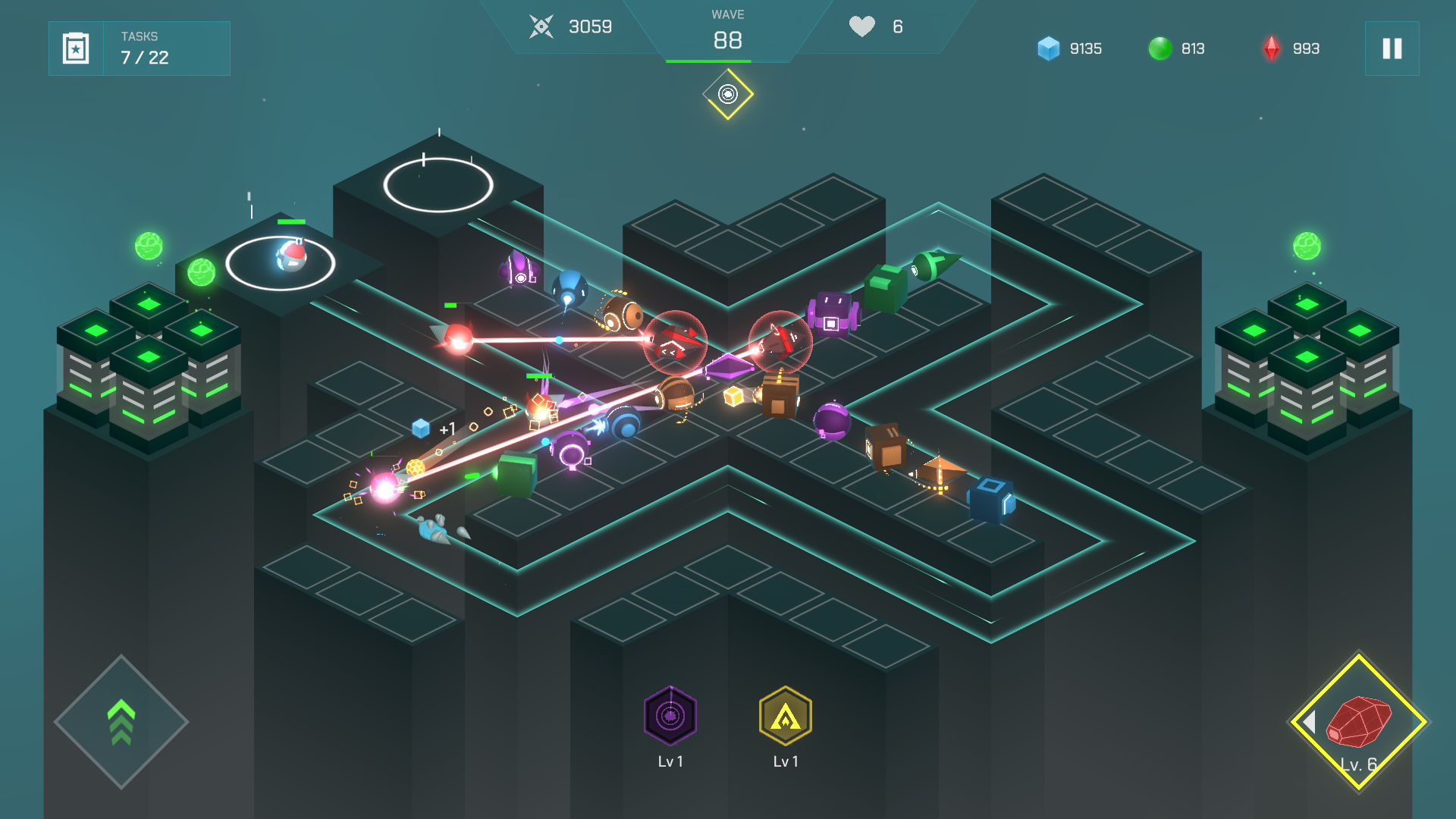The image size is (1456, 819).
Task: Activate the yellow flame ability Lv 1
Action: tap(786, 716)
